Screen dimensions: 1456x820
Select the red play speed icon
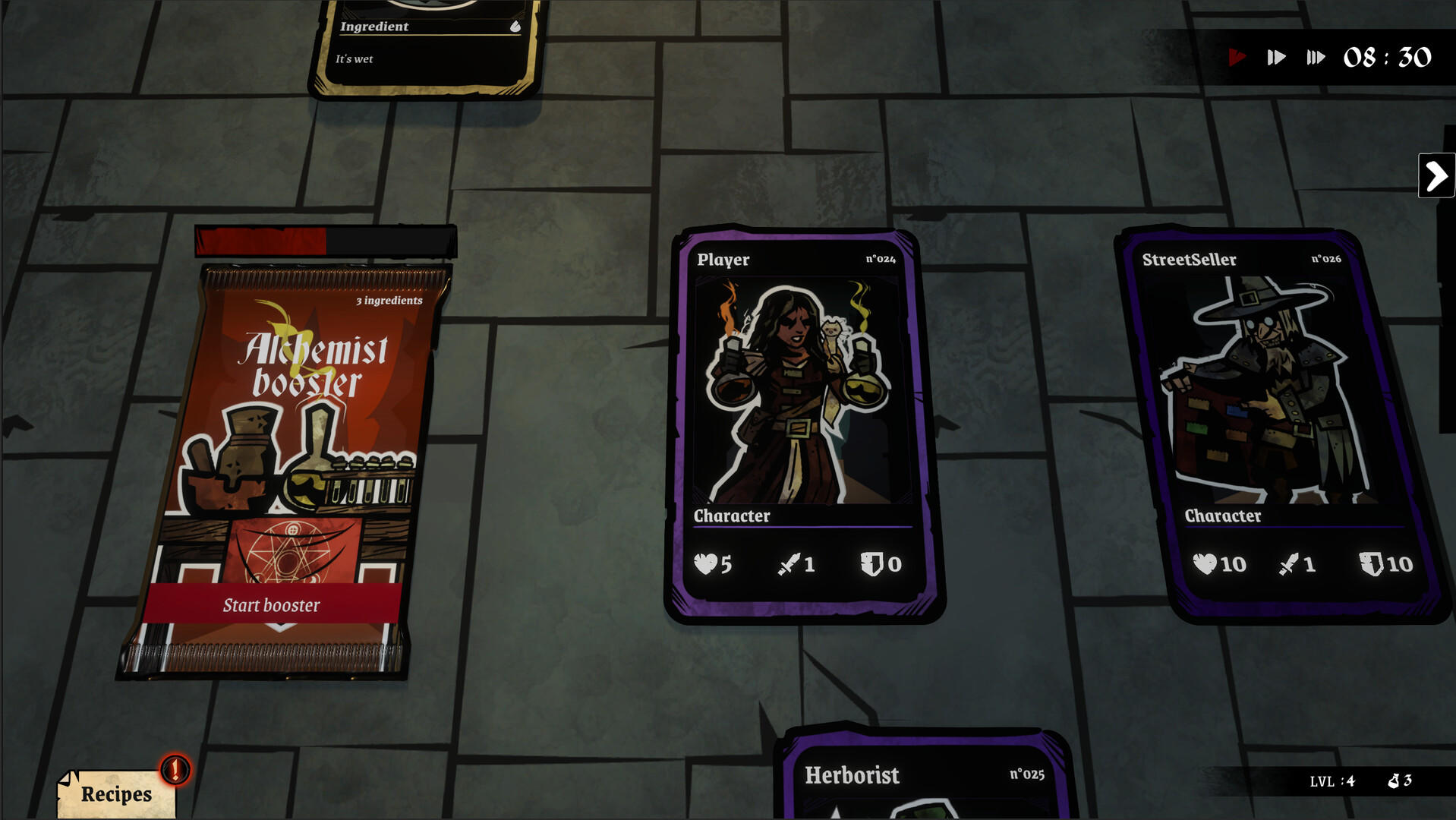click(x=1238, y=56)
